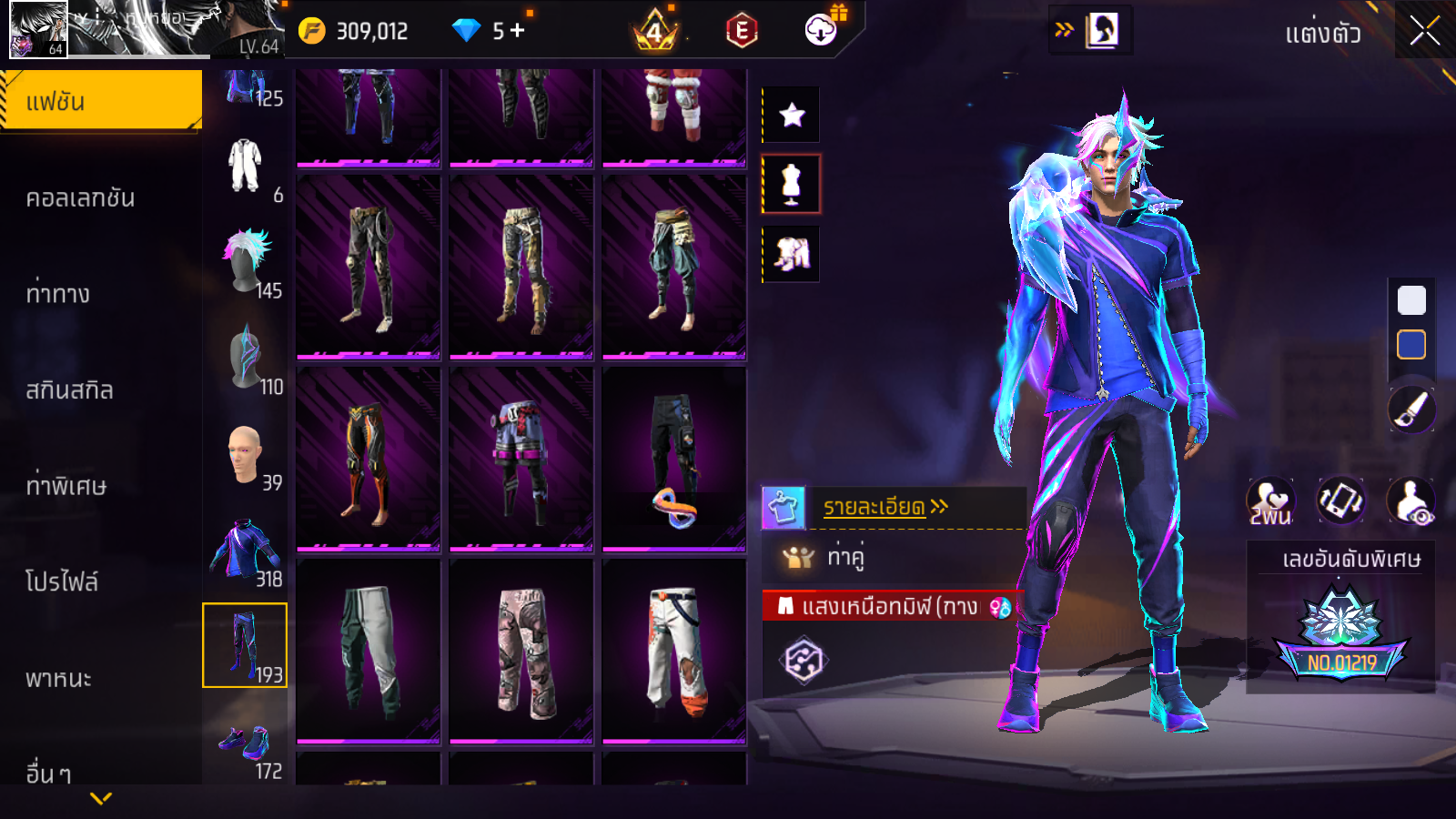Open the แฟชั่น fashion tab
1456x819 pixels.
[x=100, y=101]
